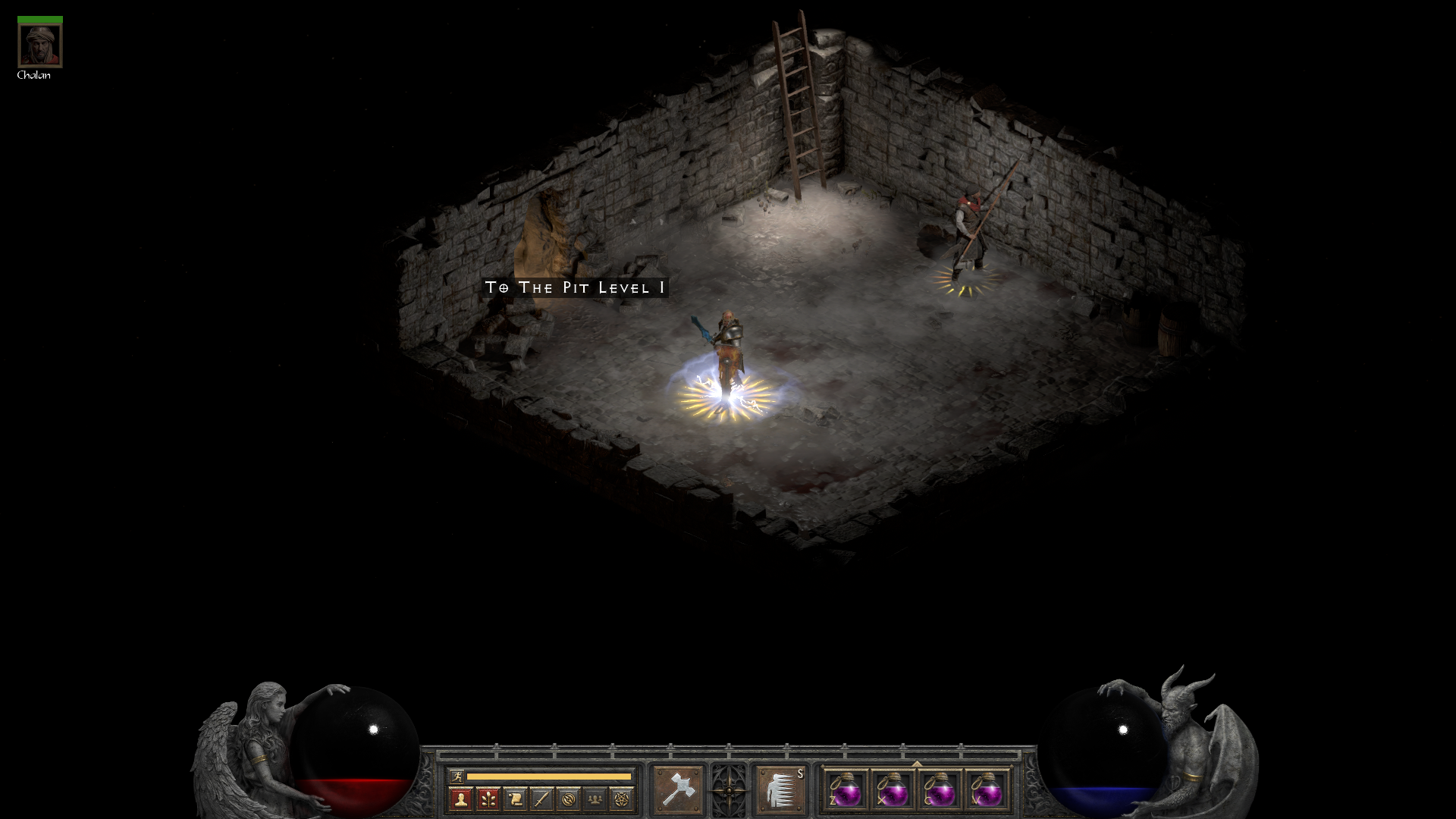The width and height of the screenshot is (1456, 819).
Task: Use the purple potion labeled Z
Action: (x=846, y=789)
